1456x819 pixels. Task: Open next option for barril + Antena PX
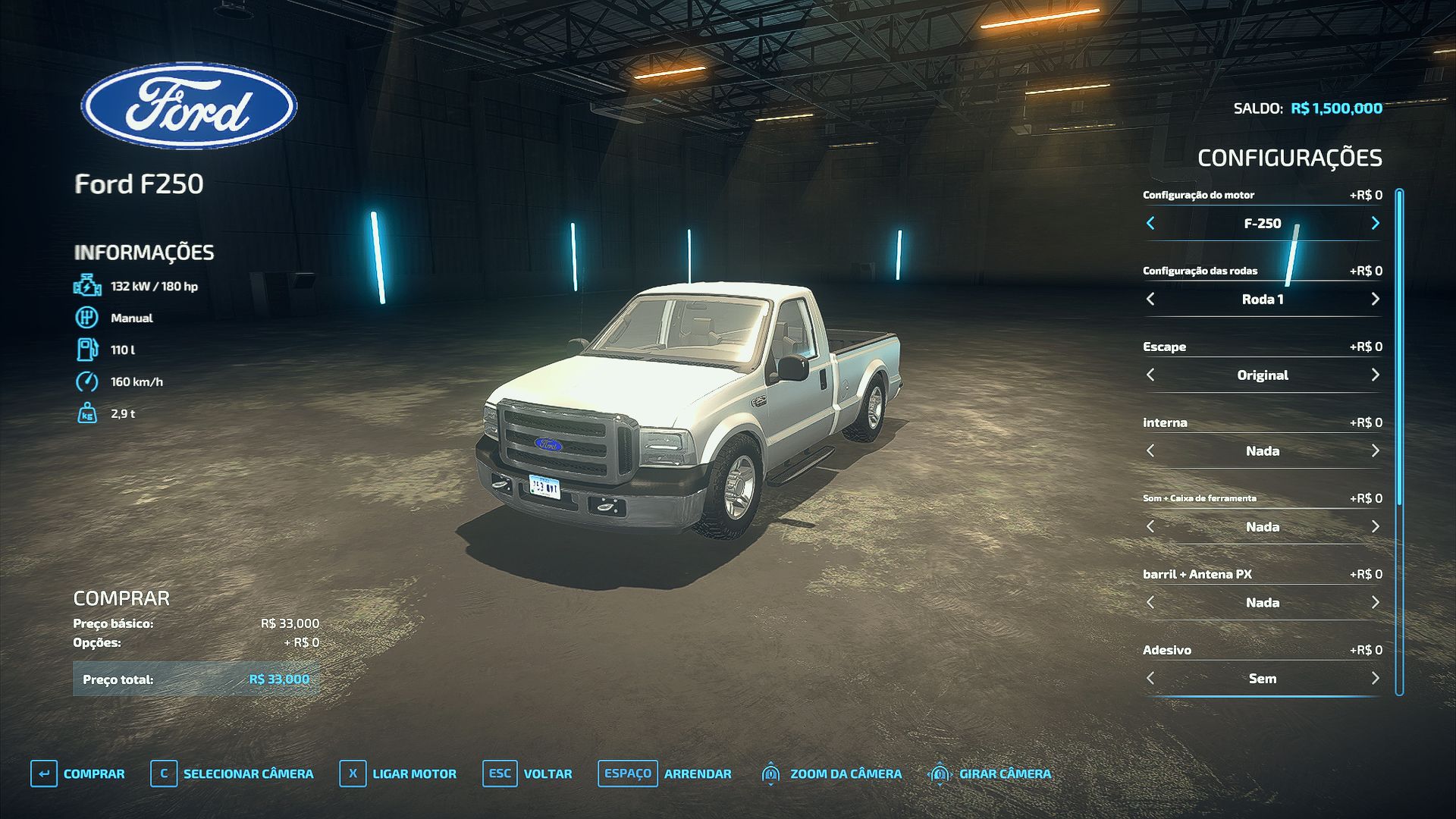[1374, 602]
